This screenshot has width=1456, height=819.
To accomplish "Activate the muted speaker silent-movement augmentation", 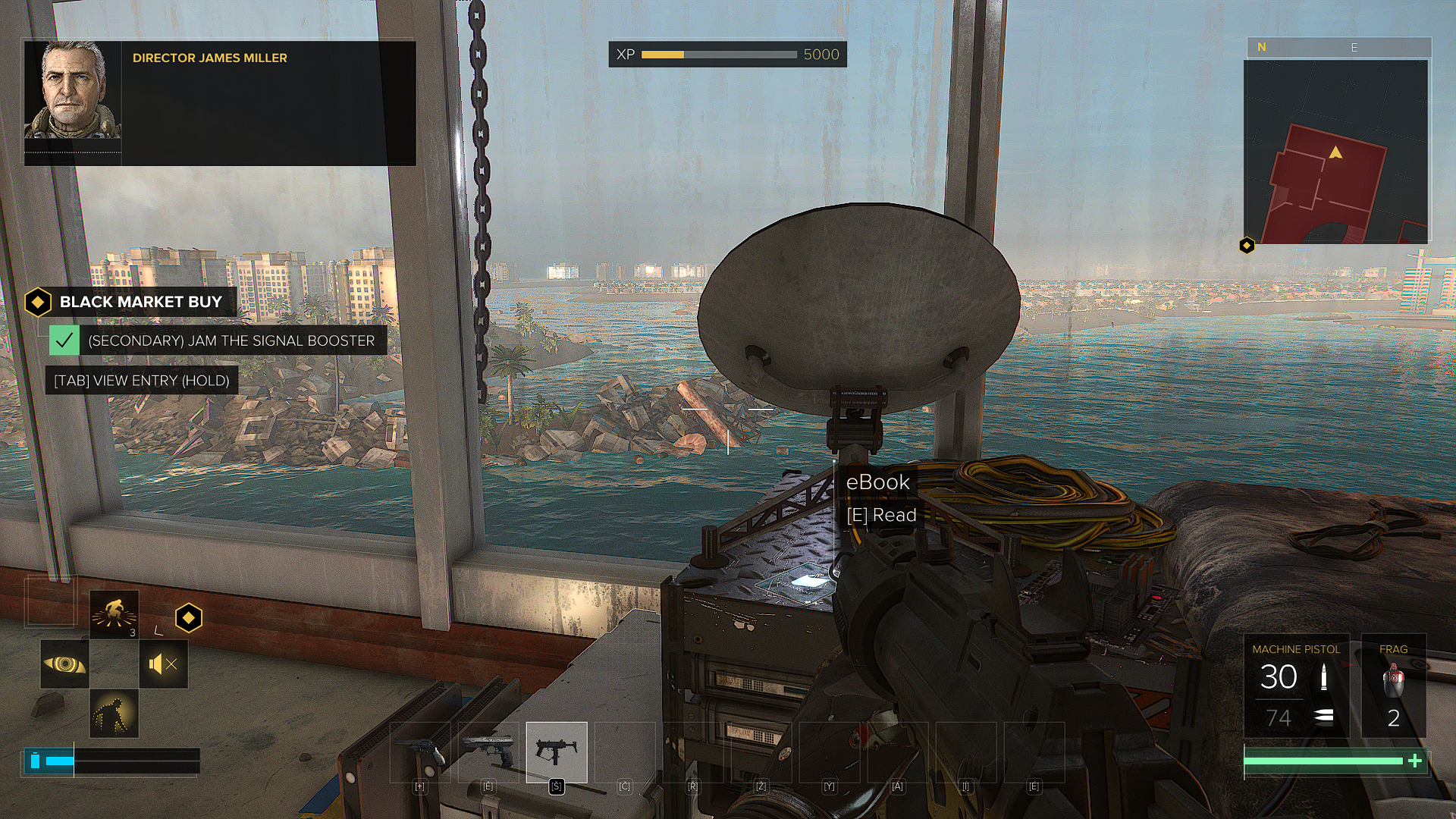I will [164, 664].
